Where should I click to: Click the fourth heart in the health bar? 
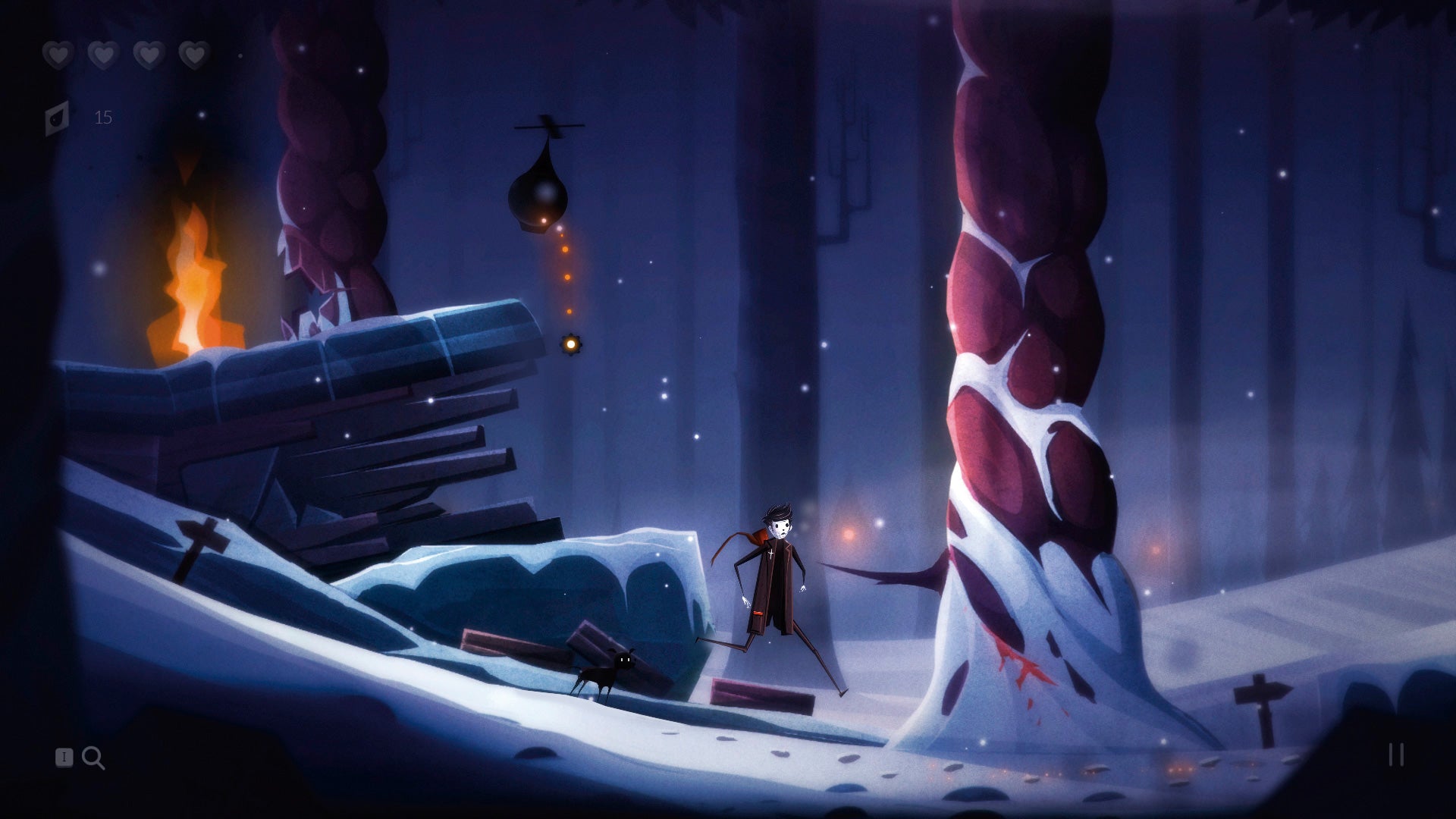coord(196,55)
